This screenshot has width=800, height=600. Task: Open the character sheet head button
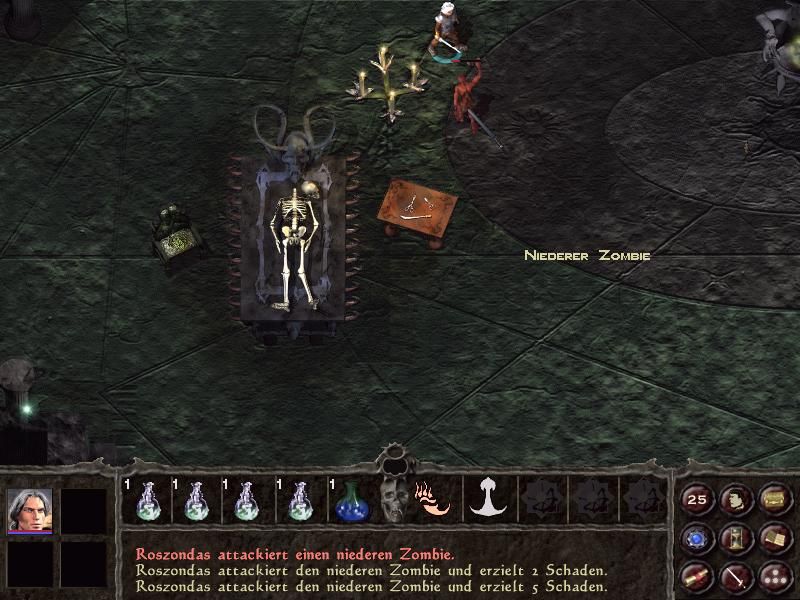pyautogui.click(x=735, y=499)
